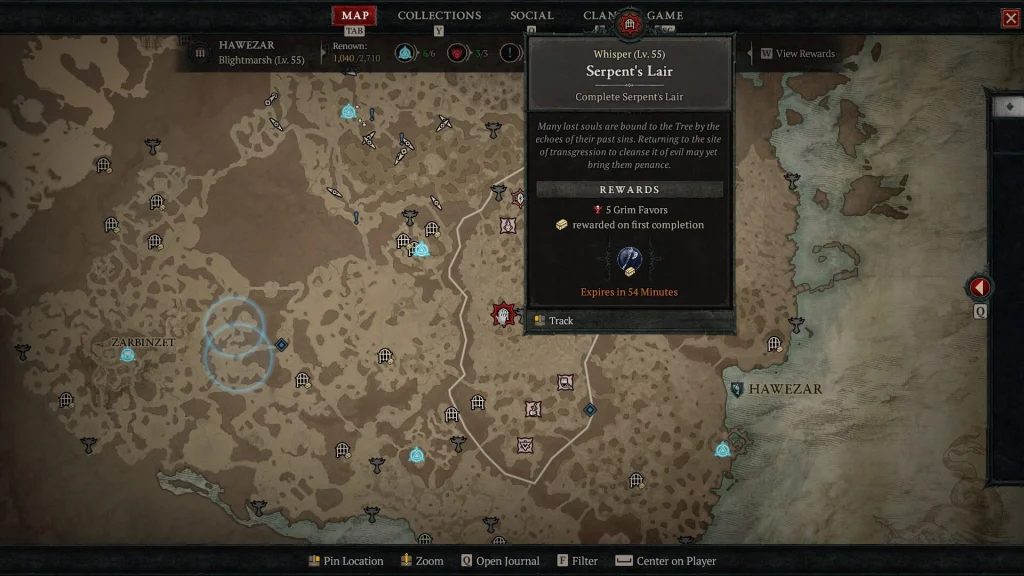Open Journal from the bottom bar
The height and width of the screenshot is (576, 1024).
point(500,561)
